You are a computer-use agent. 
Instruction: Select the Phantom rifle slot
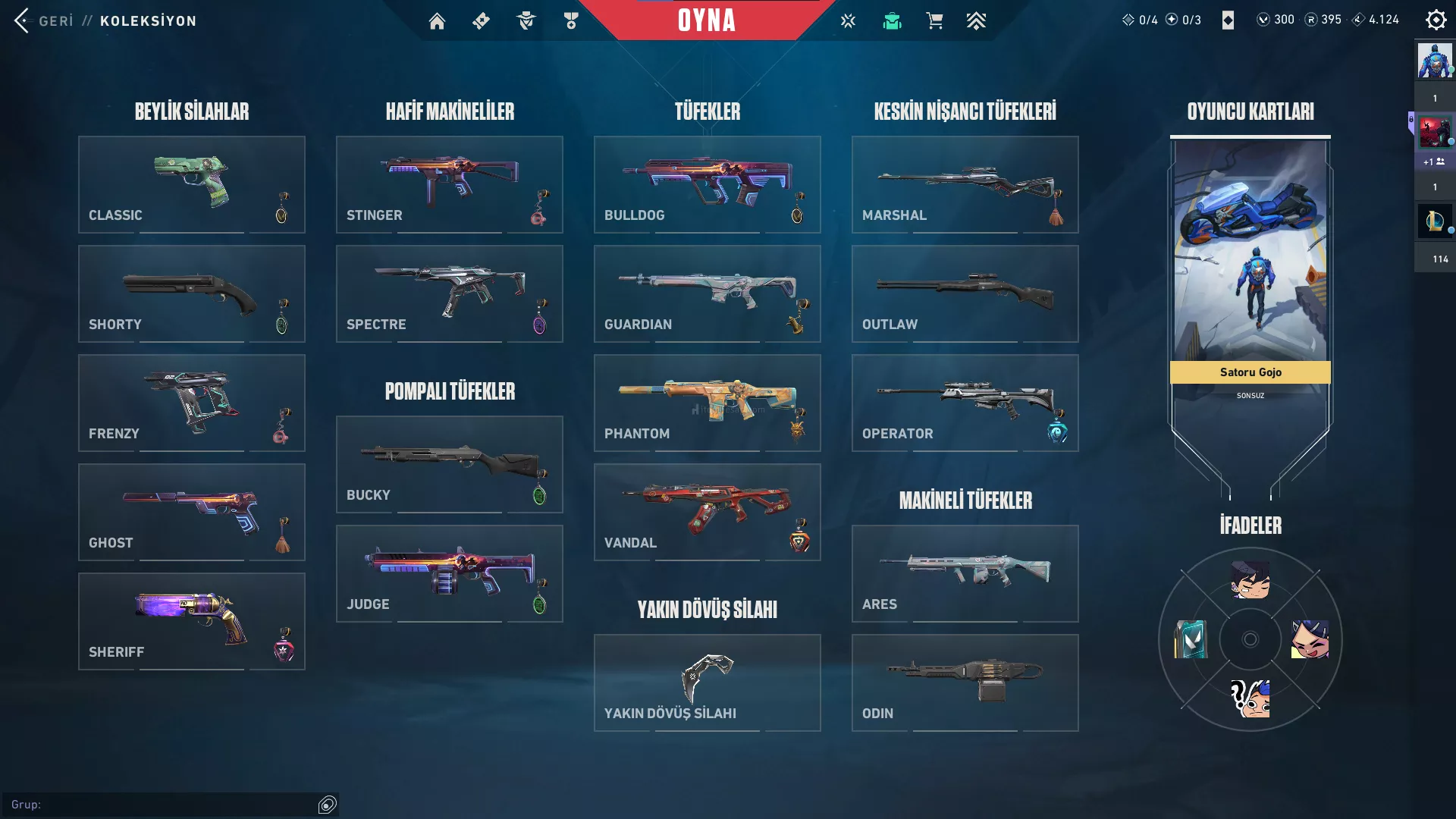tap(707, 403)
